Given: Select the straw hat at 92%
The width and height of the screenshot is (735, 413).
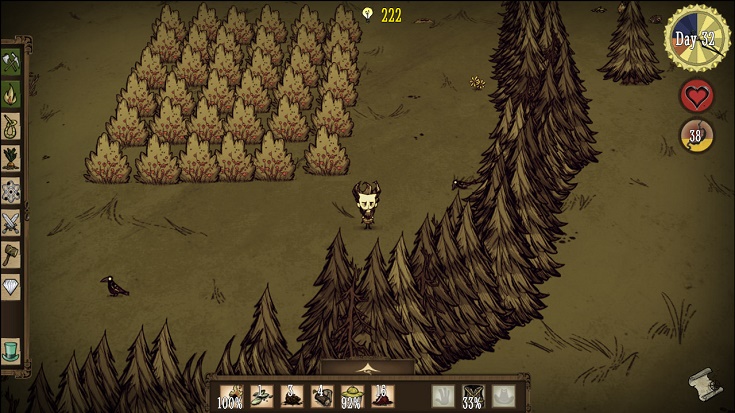Looking at the screenshot, I should click(x=352, y=396).
